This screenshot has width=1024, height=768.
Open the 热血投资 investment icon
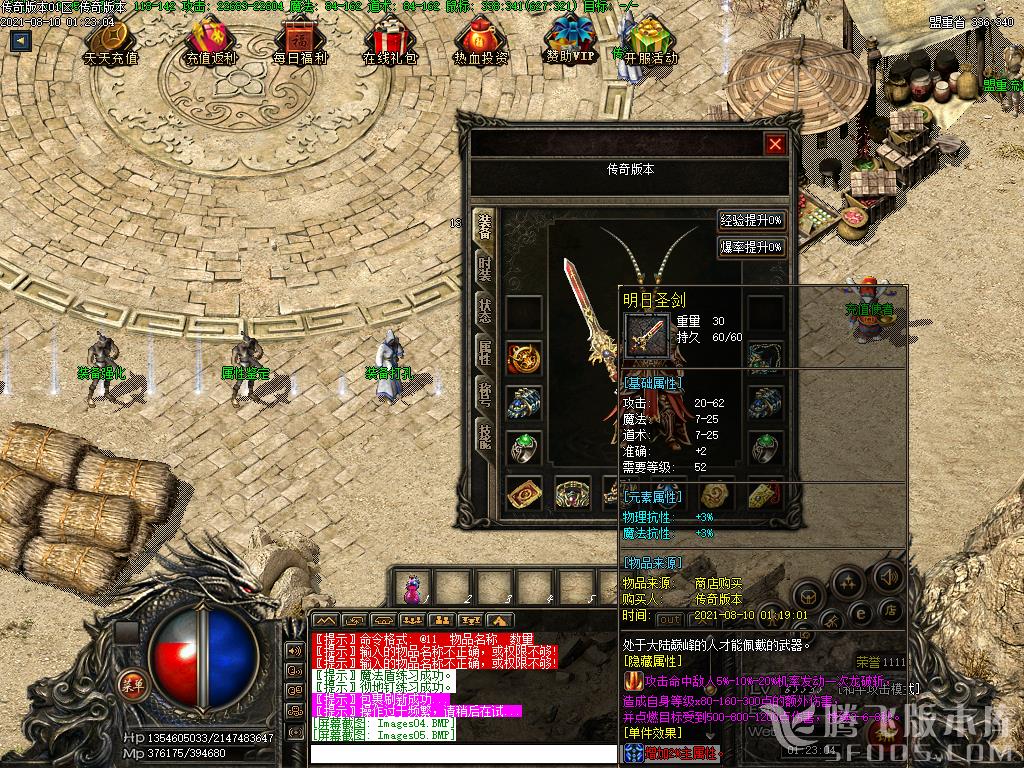[481, 42]
